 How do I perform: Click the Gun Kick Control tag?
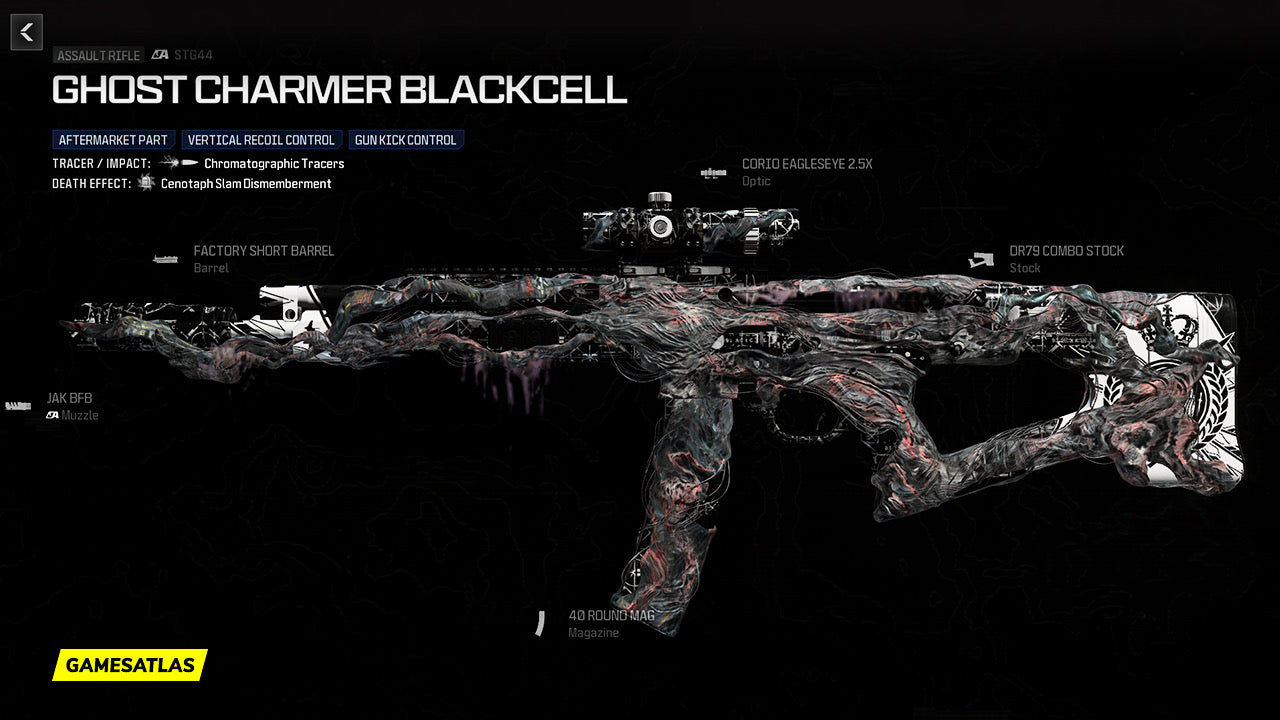click(x=406, y=140)
